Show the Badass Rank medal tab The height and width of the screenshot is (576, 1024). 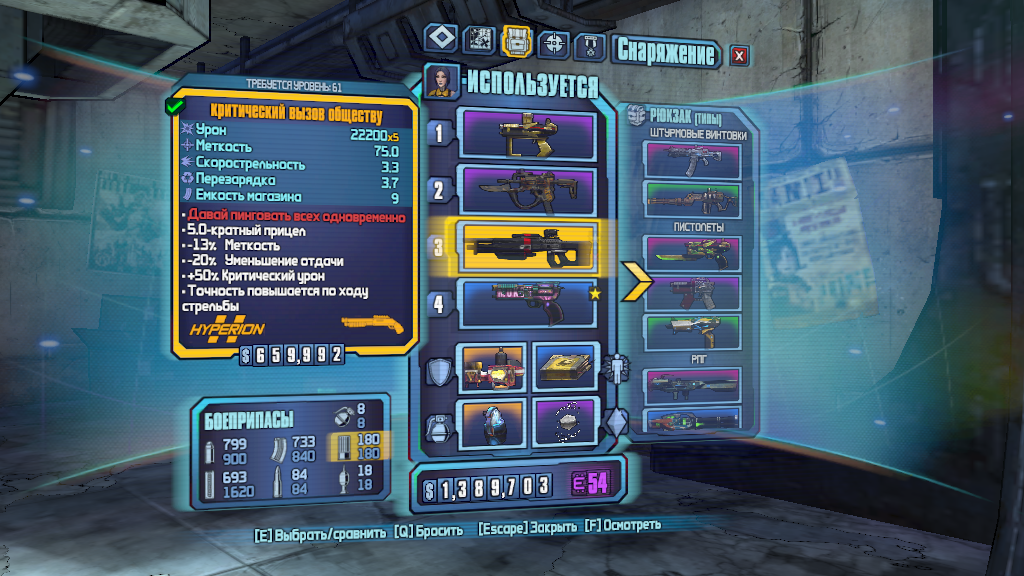(x=590, y=46)
